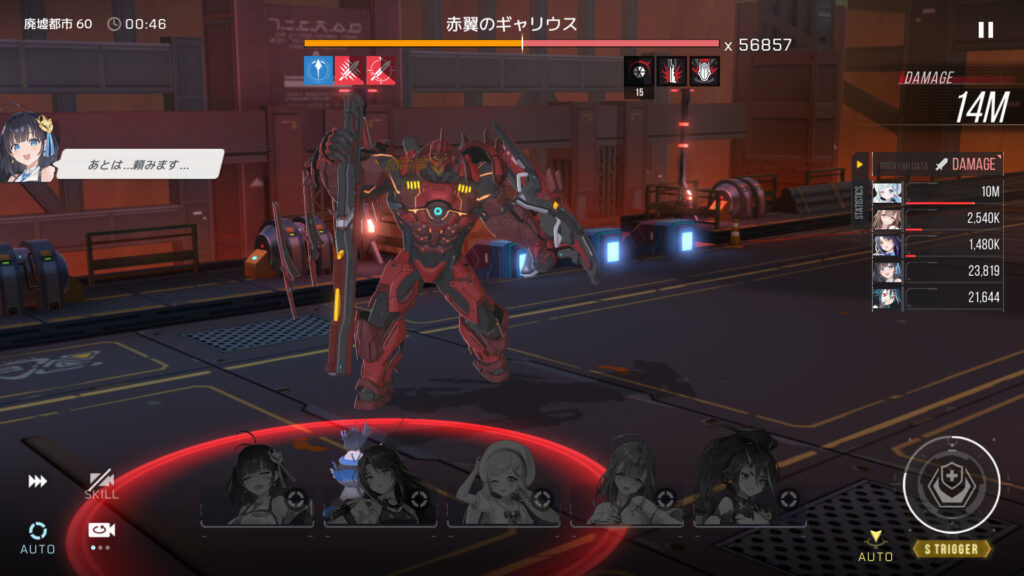
Task: Toggle the triple-arrow battle speed button
Action: pos(37,482)
